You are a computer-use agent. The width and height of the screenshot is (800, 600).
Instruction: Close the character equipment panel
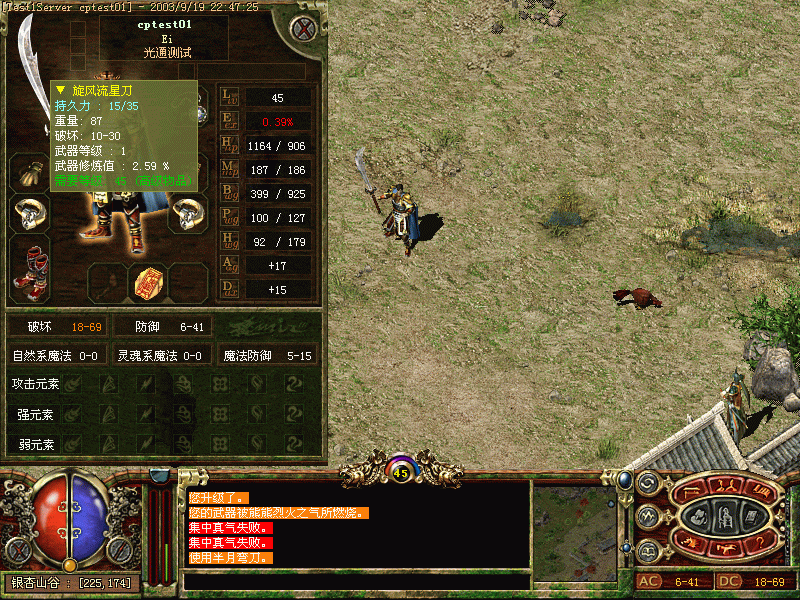pyautogui.click(x=302, y=29)
